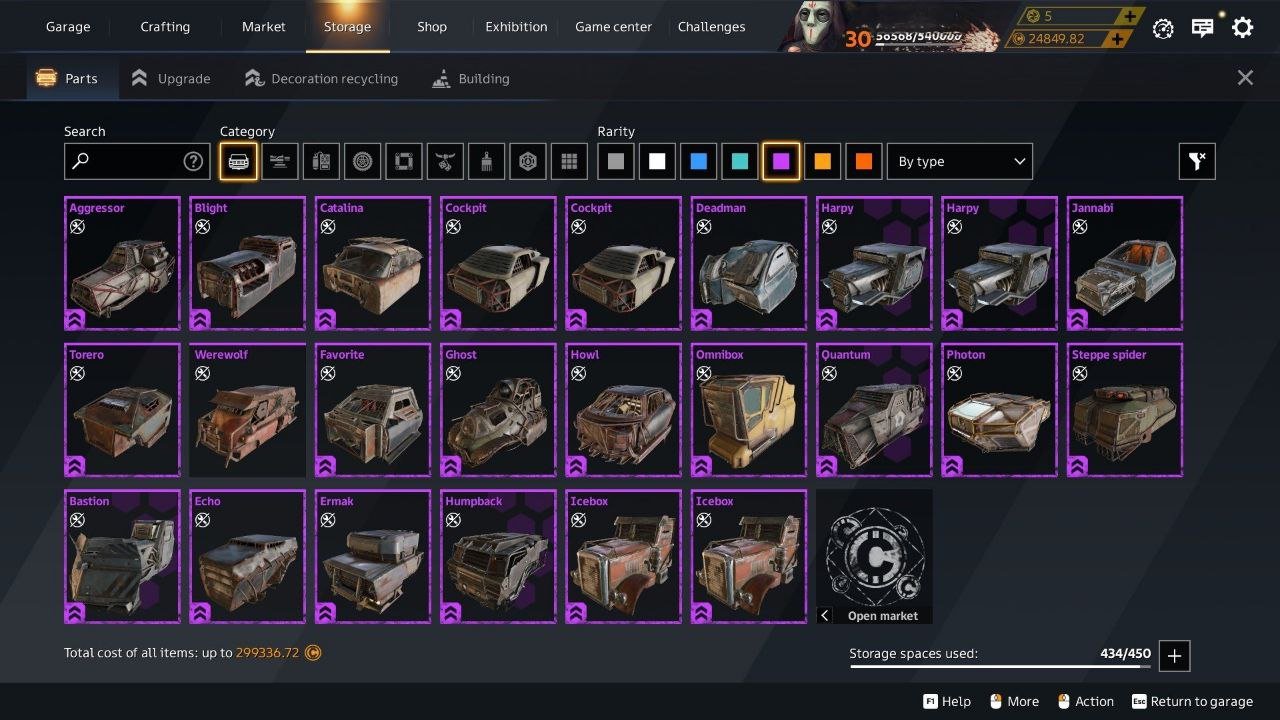Open the Decoration recycling tab
The height and width of the screenshot is (720, 1280).
pyautogui.click(x=321, y=78)
